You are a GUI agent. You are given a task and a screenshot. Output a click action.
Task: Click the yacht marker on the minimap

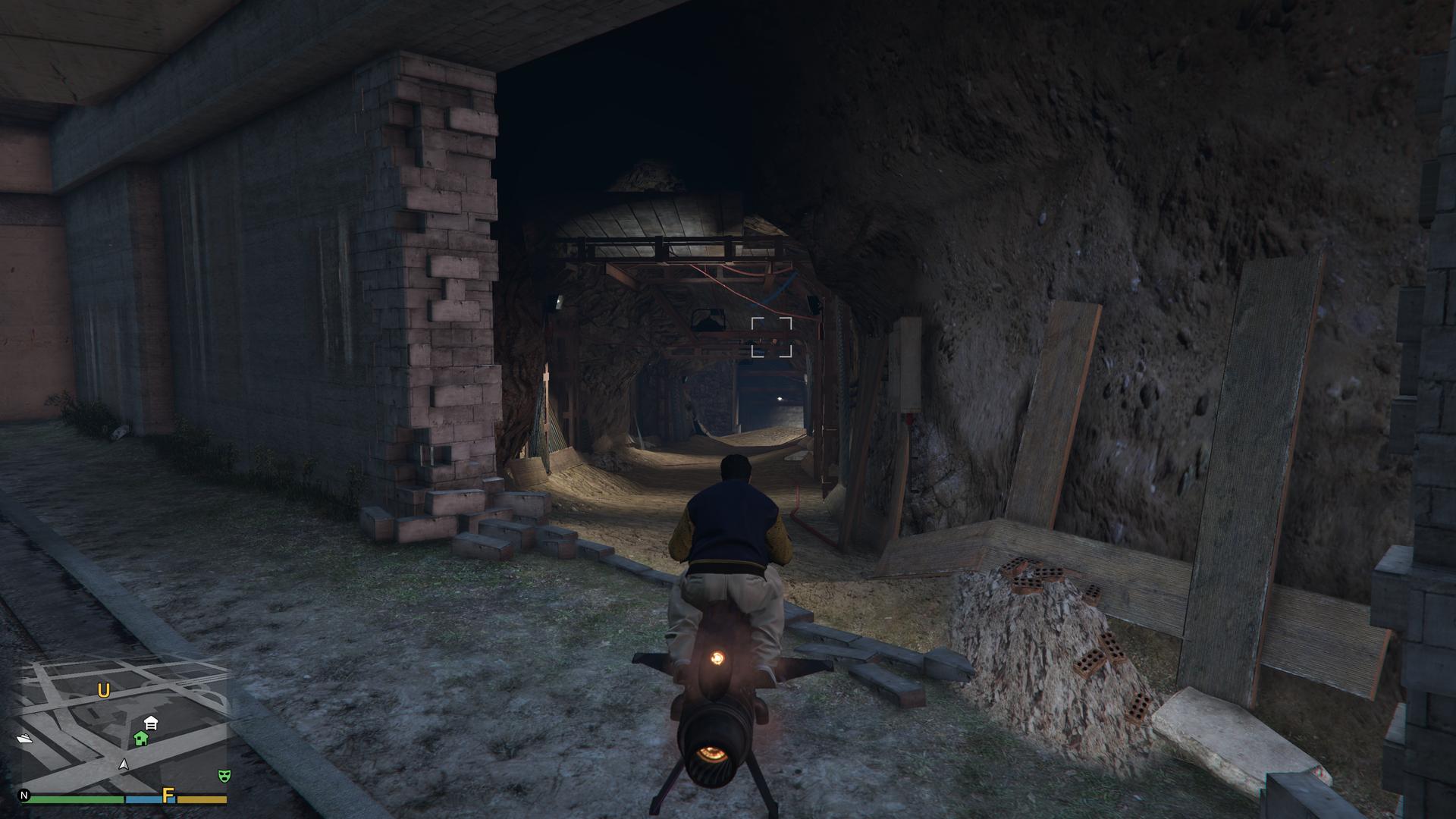24,739
